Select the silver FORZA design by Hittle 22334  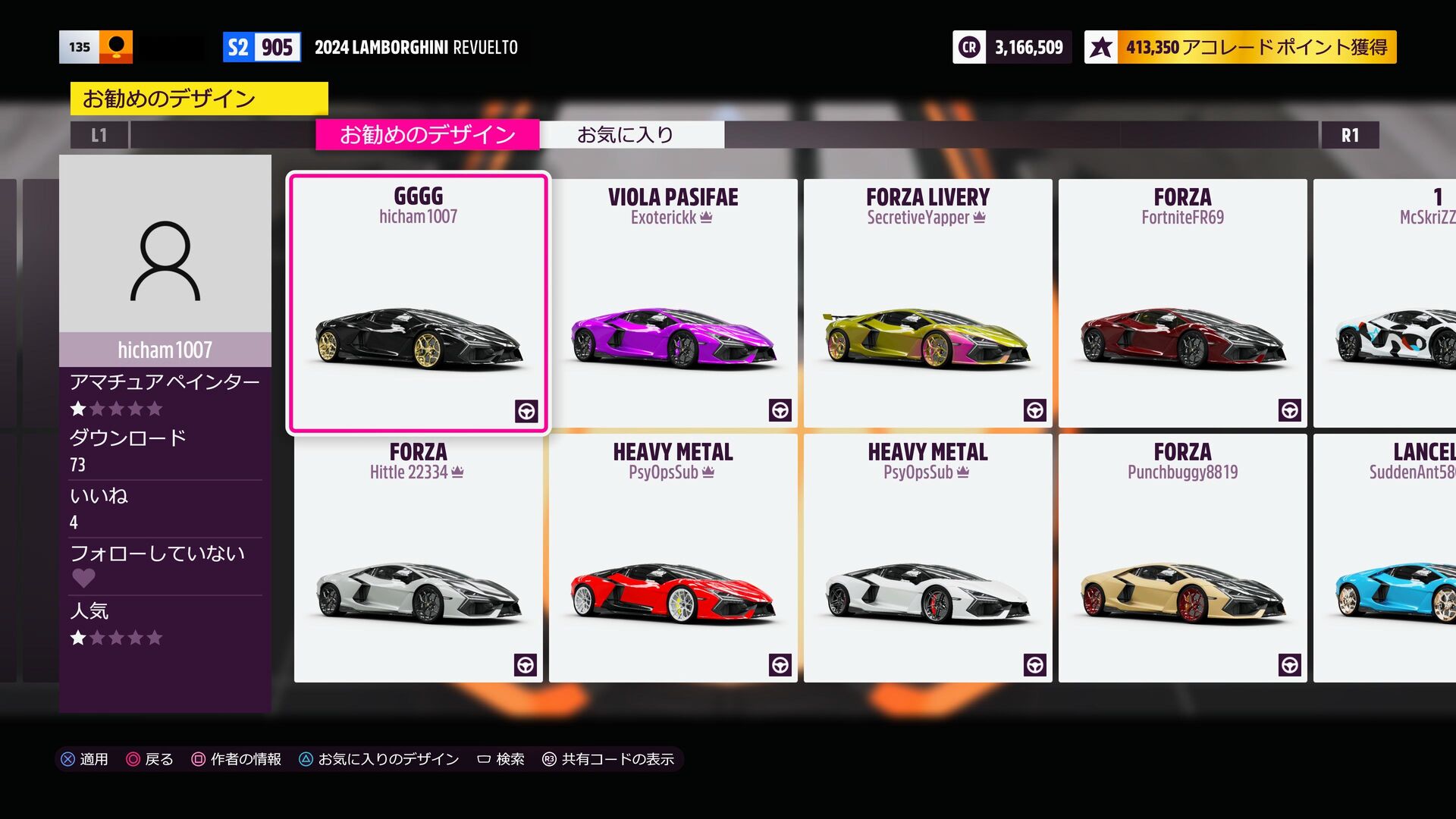click(418, 558)
